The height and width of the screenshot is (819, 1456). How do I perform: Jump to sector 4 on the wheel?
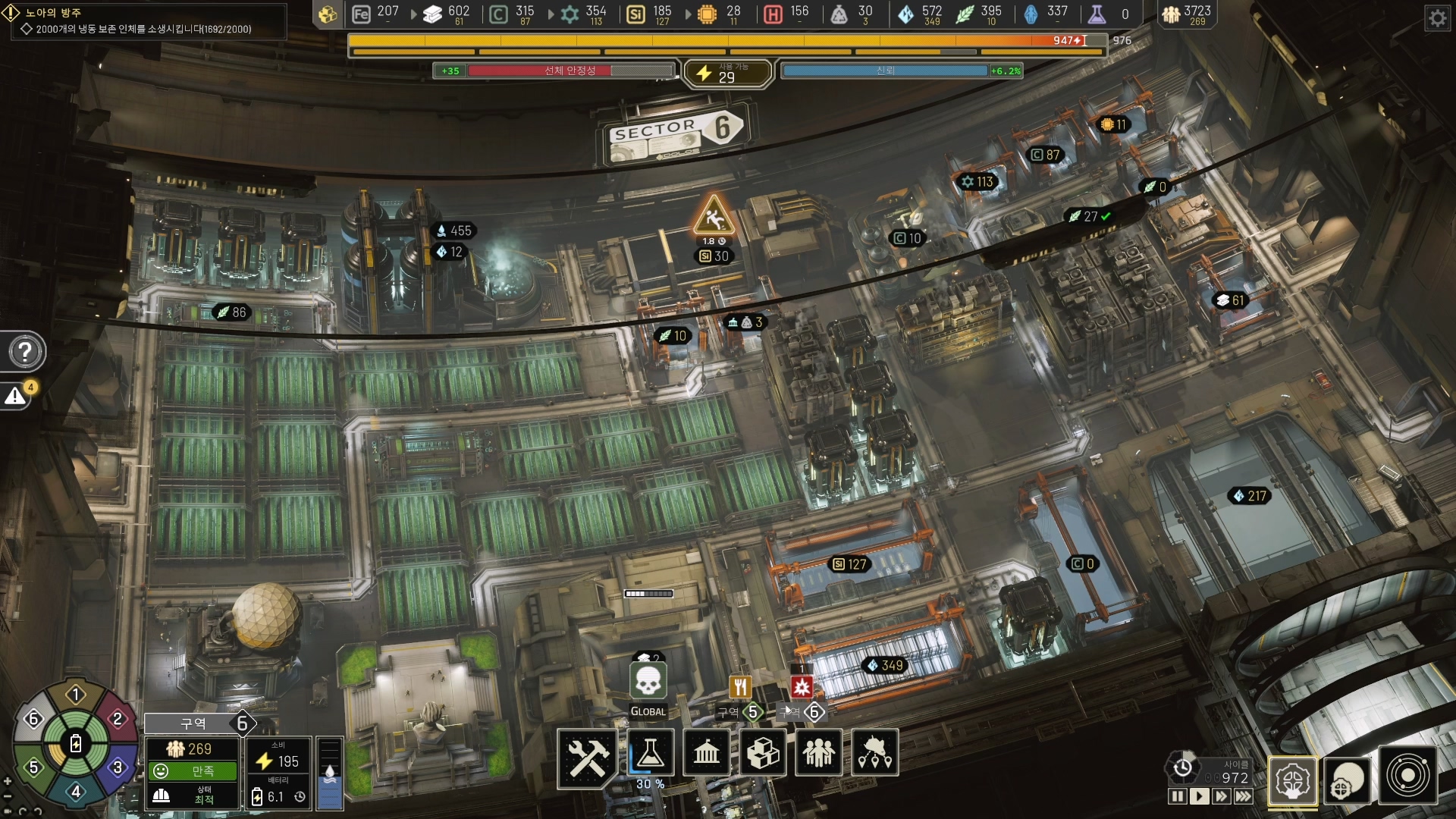click(x=75, y=792)
